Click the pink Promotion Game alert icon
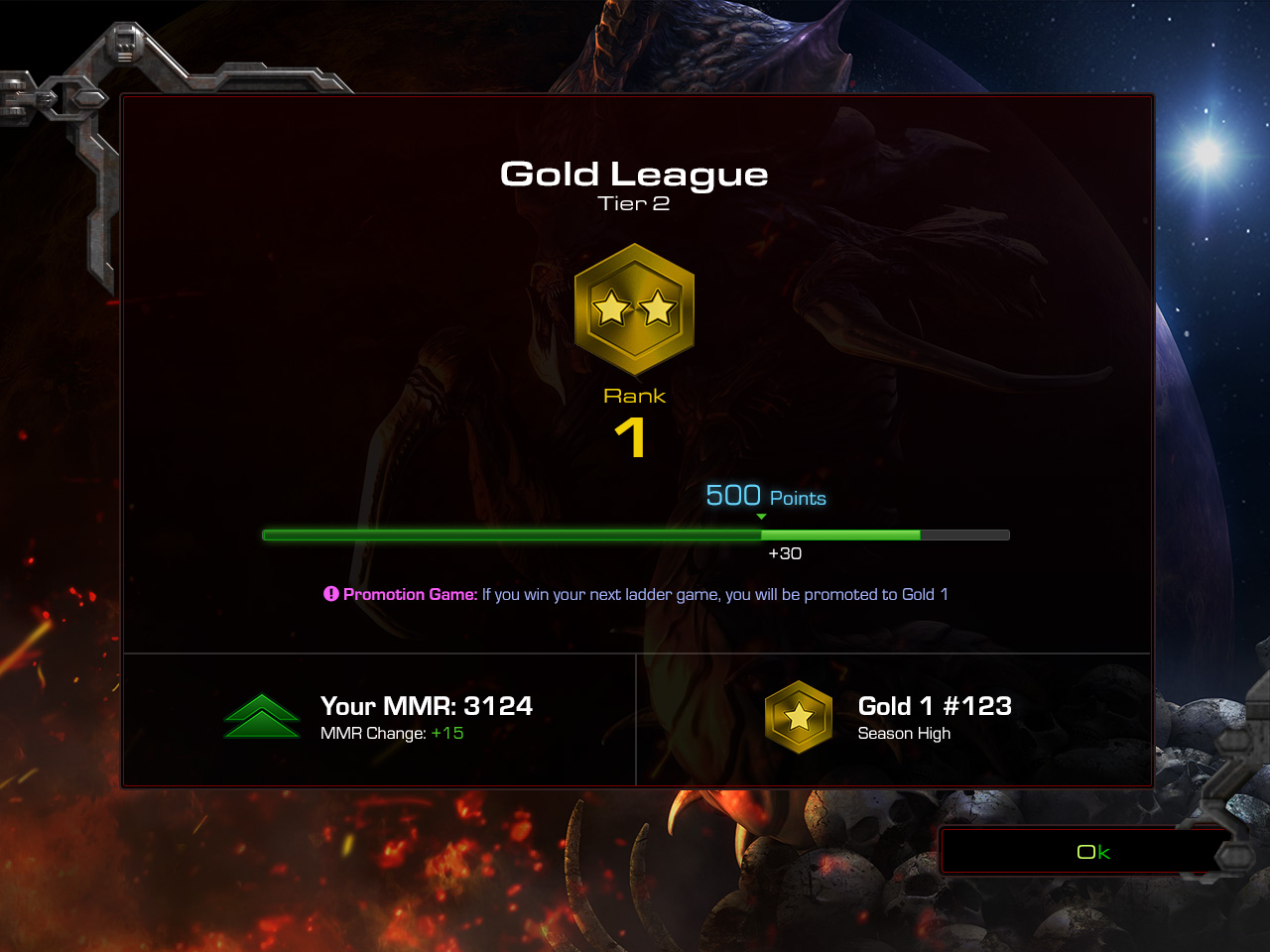This screenshot has width=1270, height=952. pyautogui.click(x=330, y=593)
